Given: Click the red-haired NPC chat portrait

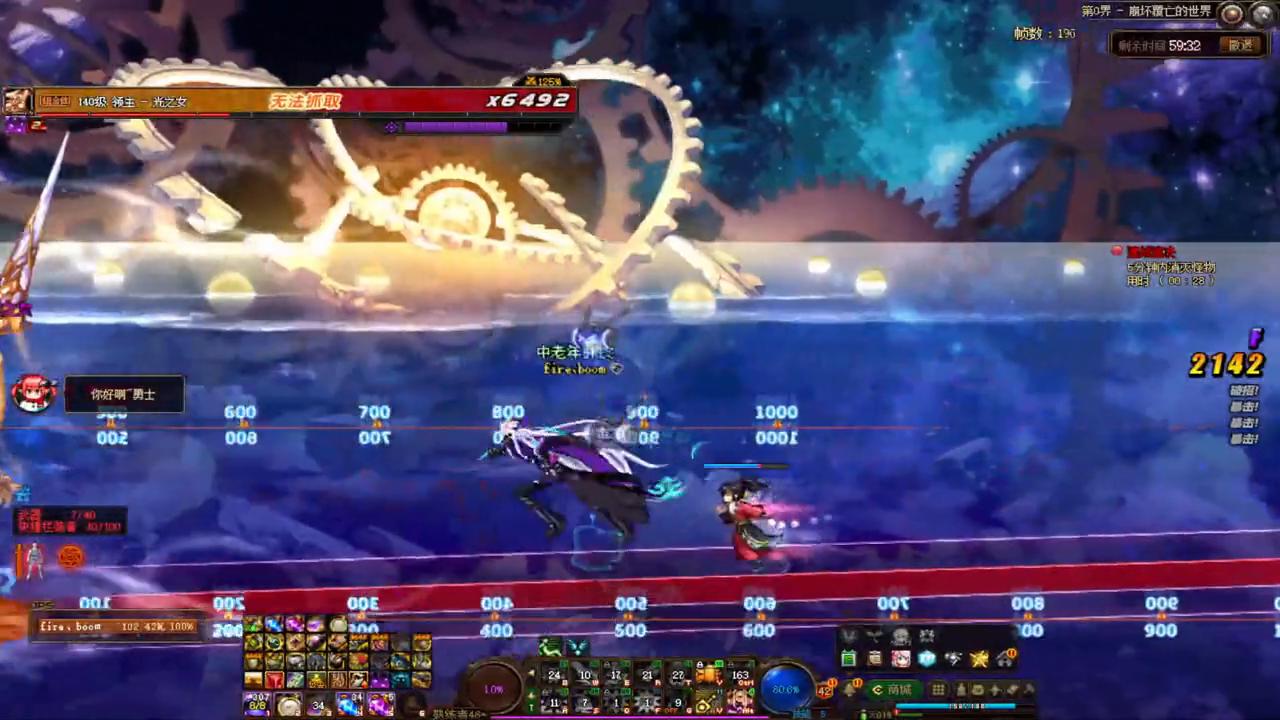Looking at the screenshot, I should pyautogui.click(x=33, y=394).
